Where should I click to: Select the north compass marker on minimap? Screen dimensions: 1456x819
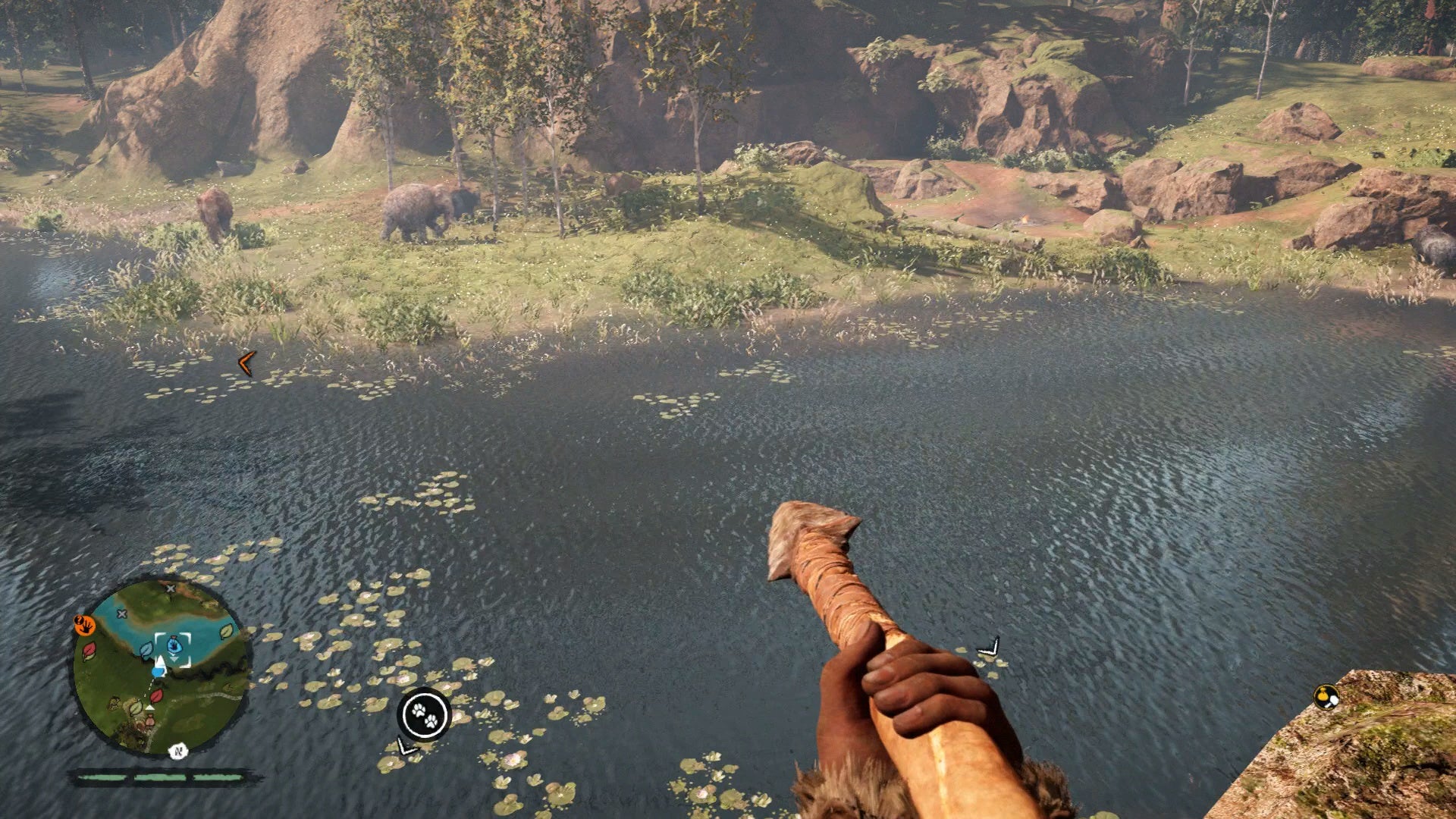click(178, 752)
